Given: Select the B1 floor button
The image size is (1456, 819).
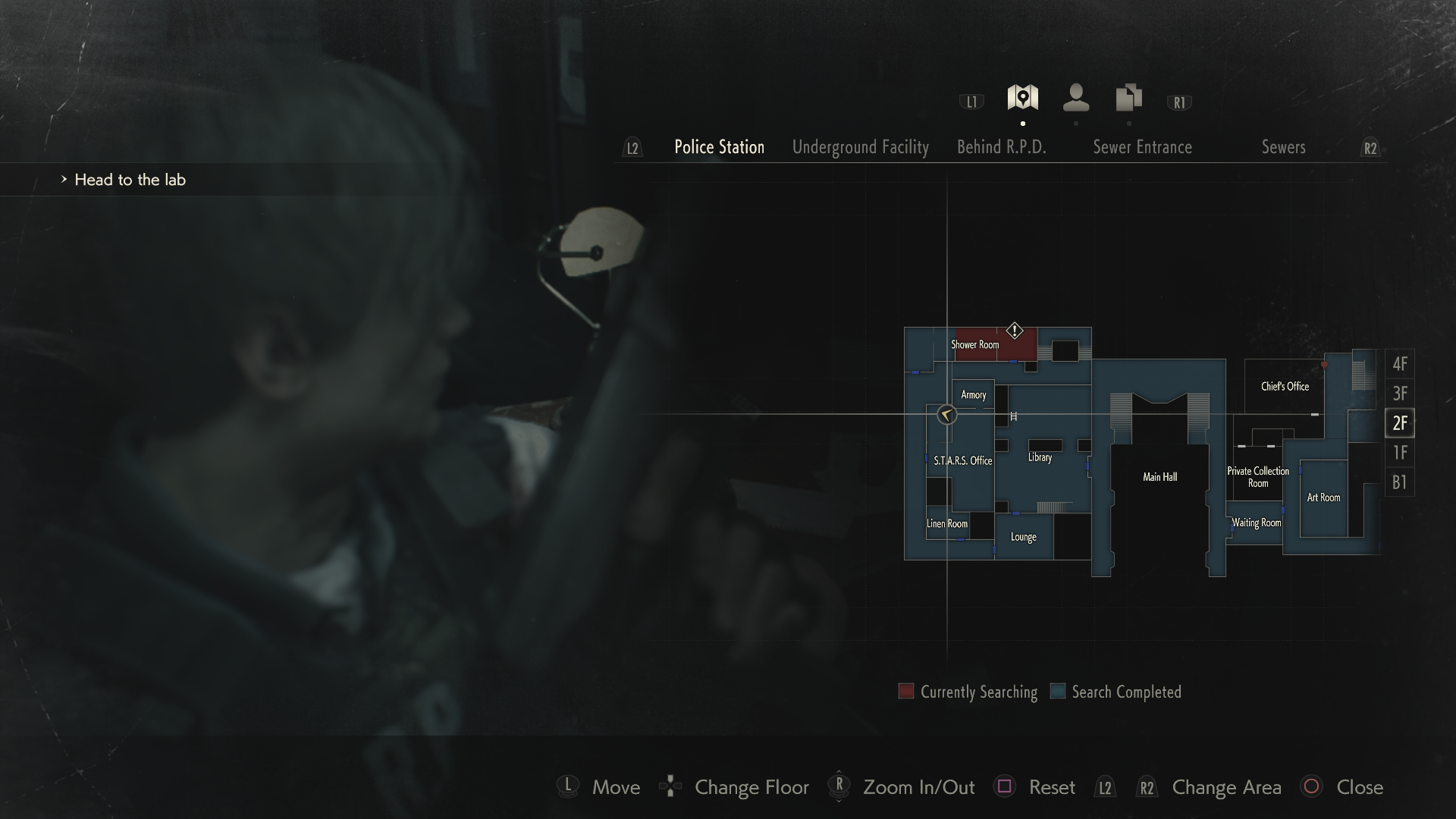Looking at the screenshot, I should [x=1401, y=482].
